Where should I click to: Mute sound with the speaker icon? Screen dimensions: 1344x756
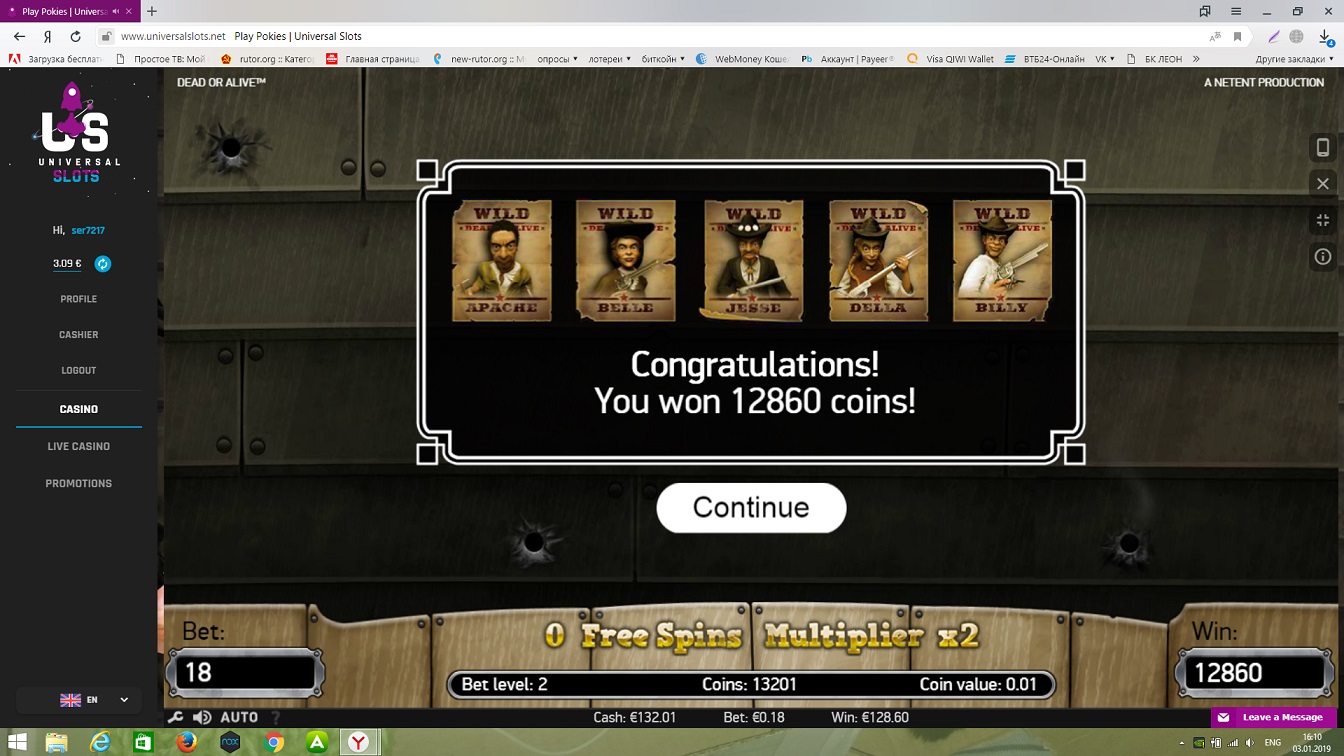[202, 717]
